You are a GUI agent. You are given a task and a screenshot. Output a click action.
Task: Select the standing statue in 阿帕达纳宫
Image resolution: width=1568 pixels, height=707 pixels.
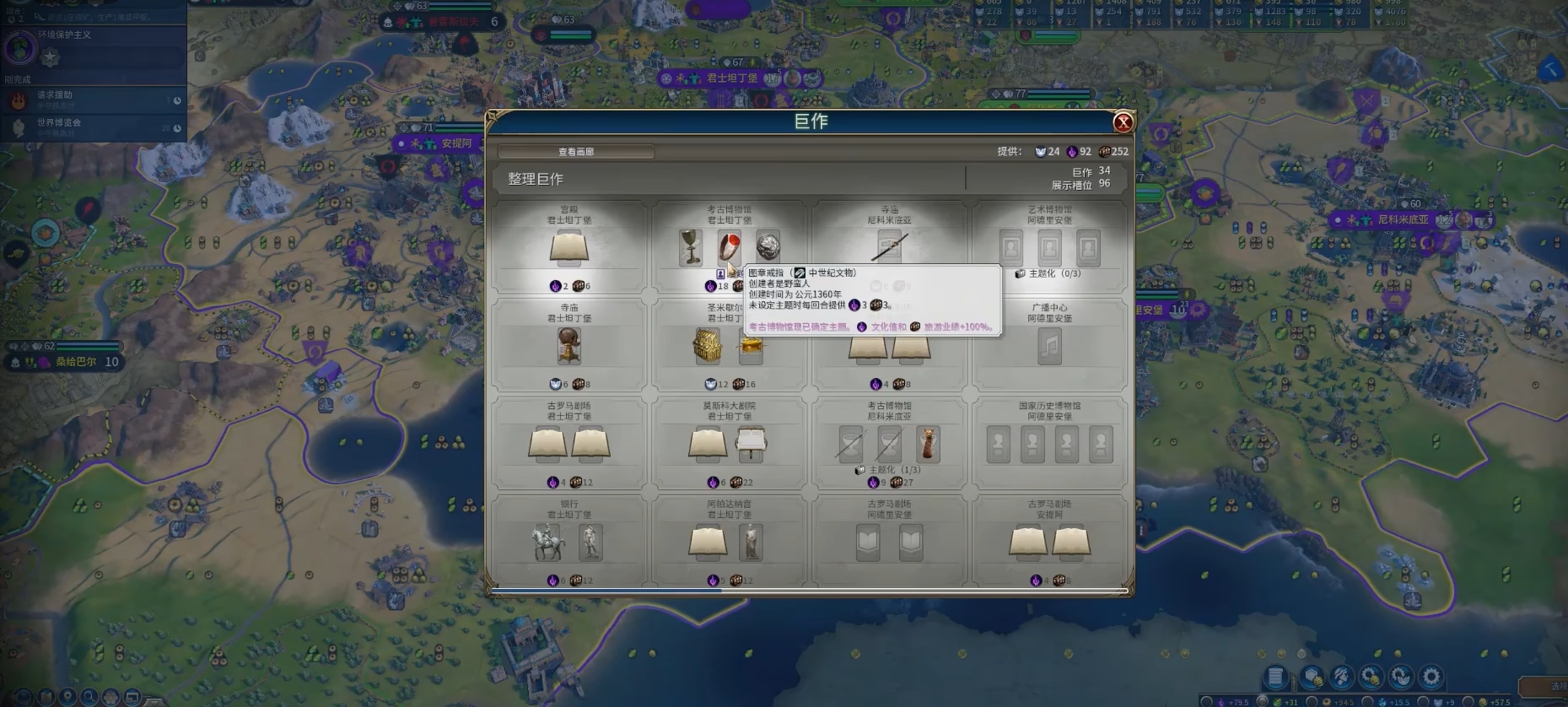tap(750, 542)
